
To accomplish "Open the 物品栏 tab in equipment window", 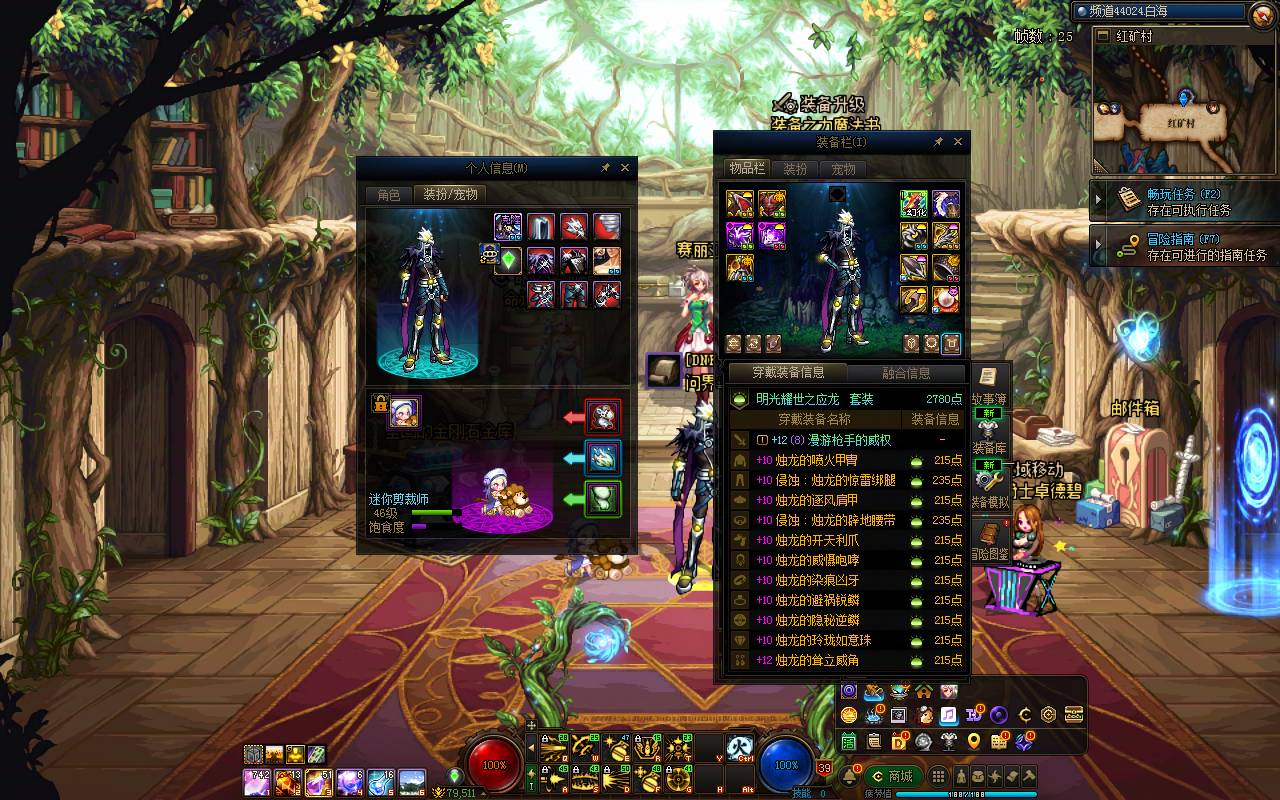I will (x=746, y=169).
